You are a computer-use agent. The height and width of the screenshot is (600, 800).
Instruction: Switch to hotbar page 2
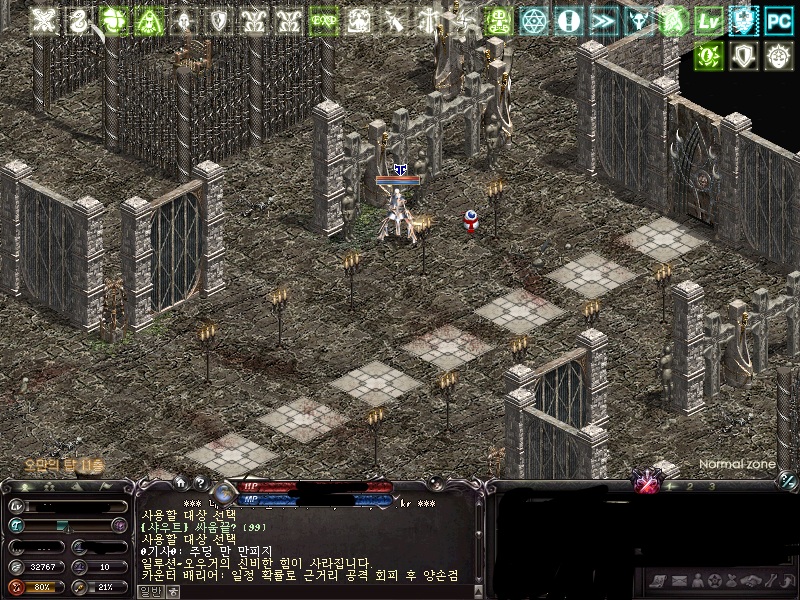coord(688,486)
